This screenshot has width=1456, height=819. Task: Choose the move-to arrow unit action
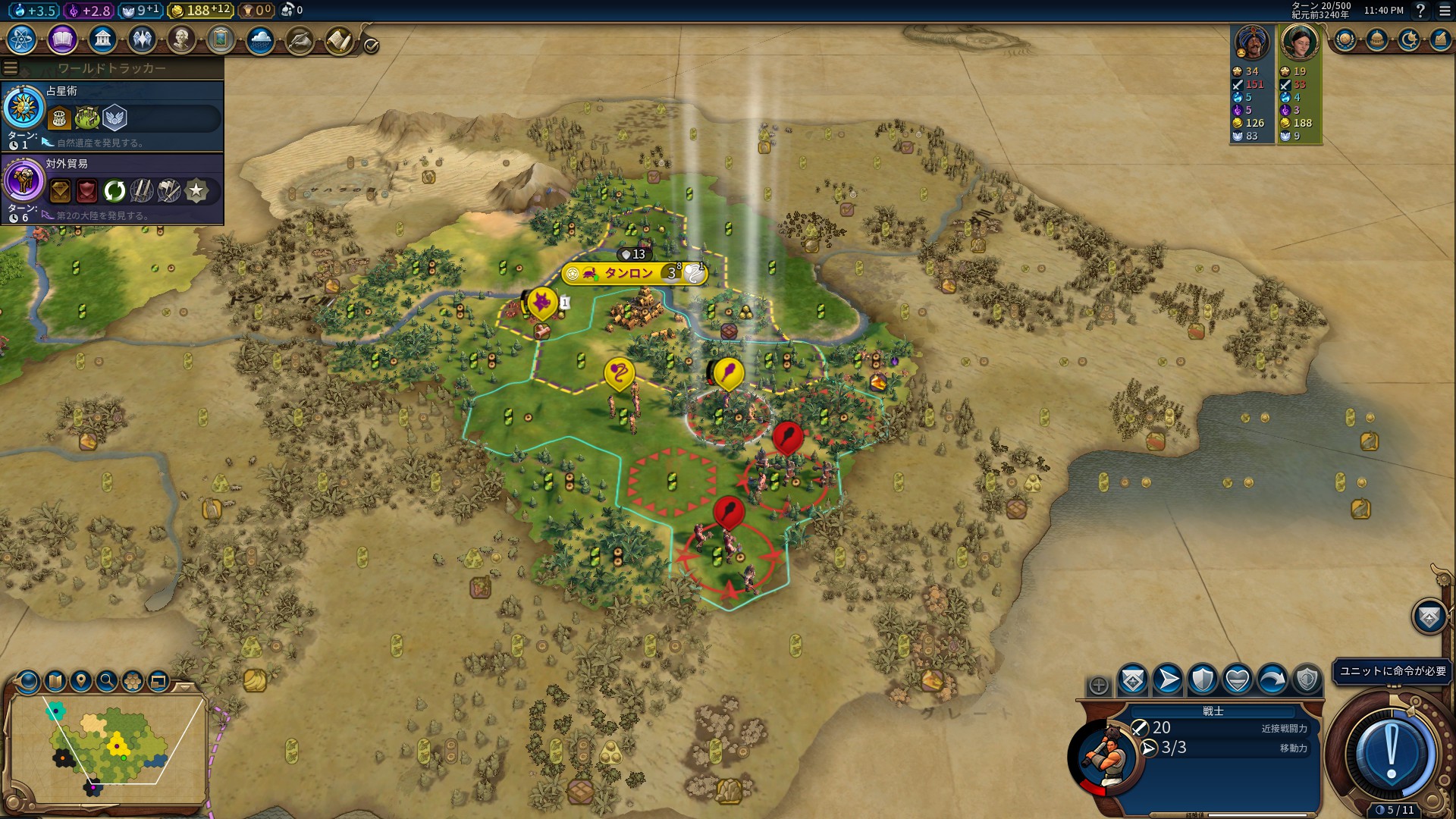pos(1168,679)
